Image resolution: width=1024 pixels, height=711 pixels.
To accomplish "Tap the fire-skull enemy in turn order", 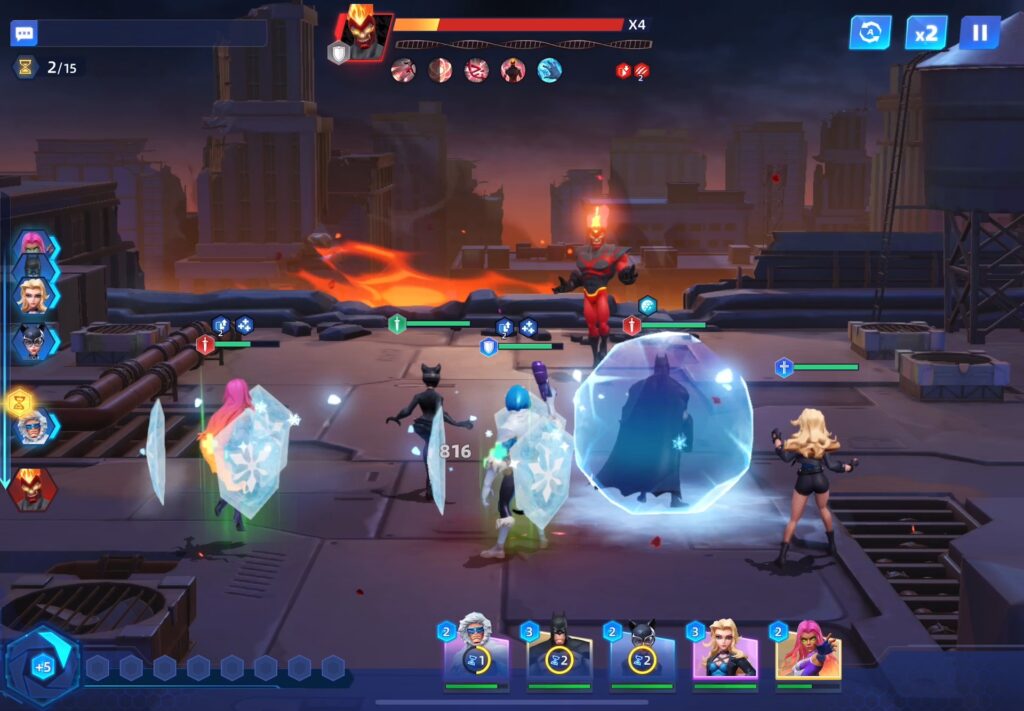I will tap(34, 489).
